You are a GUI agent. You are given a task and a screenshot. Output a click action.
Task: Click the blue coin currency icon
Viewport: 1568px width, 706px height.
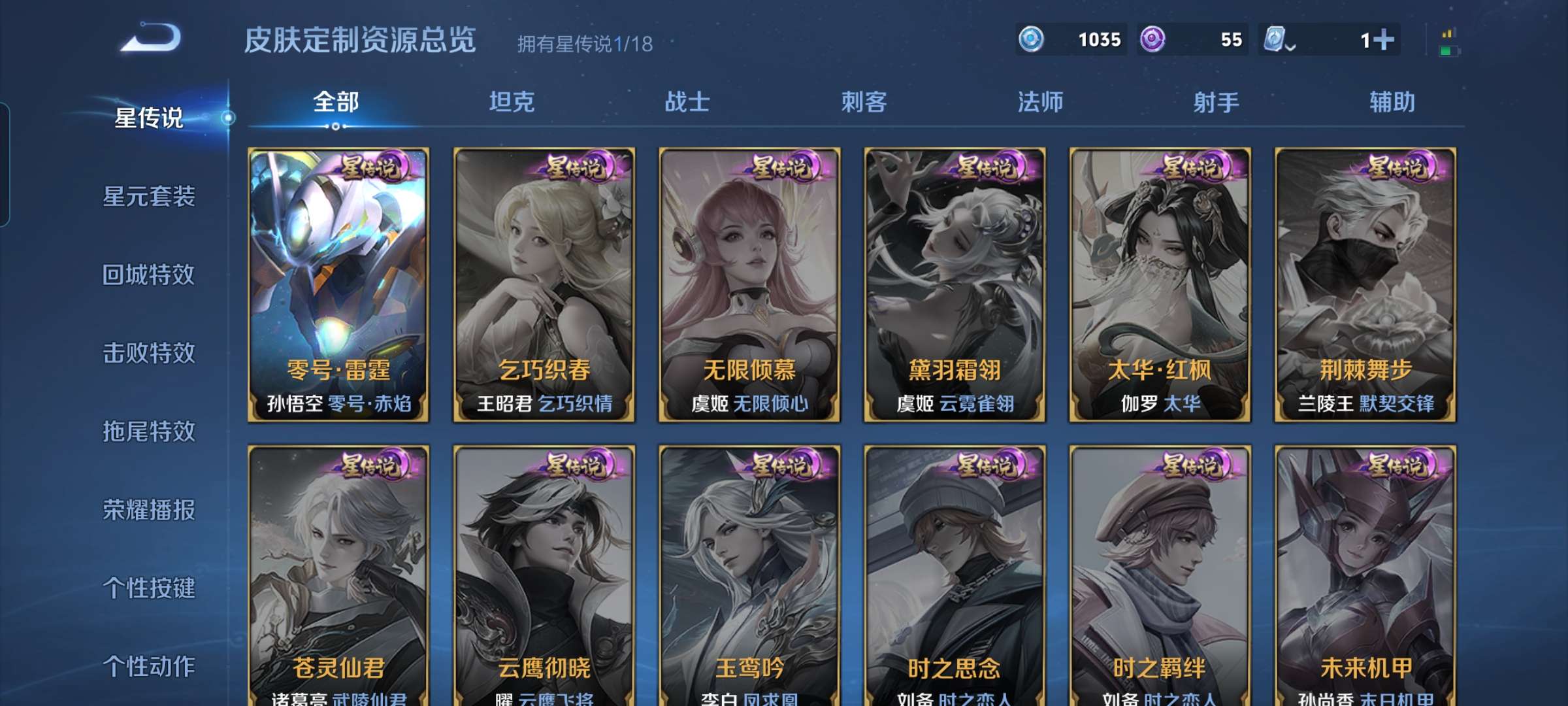[1031, 39]
